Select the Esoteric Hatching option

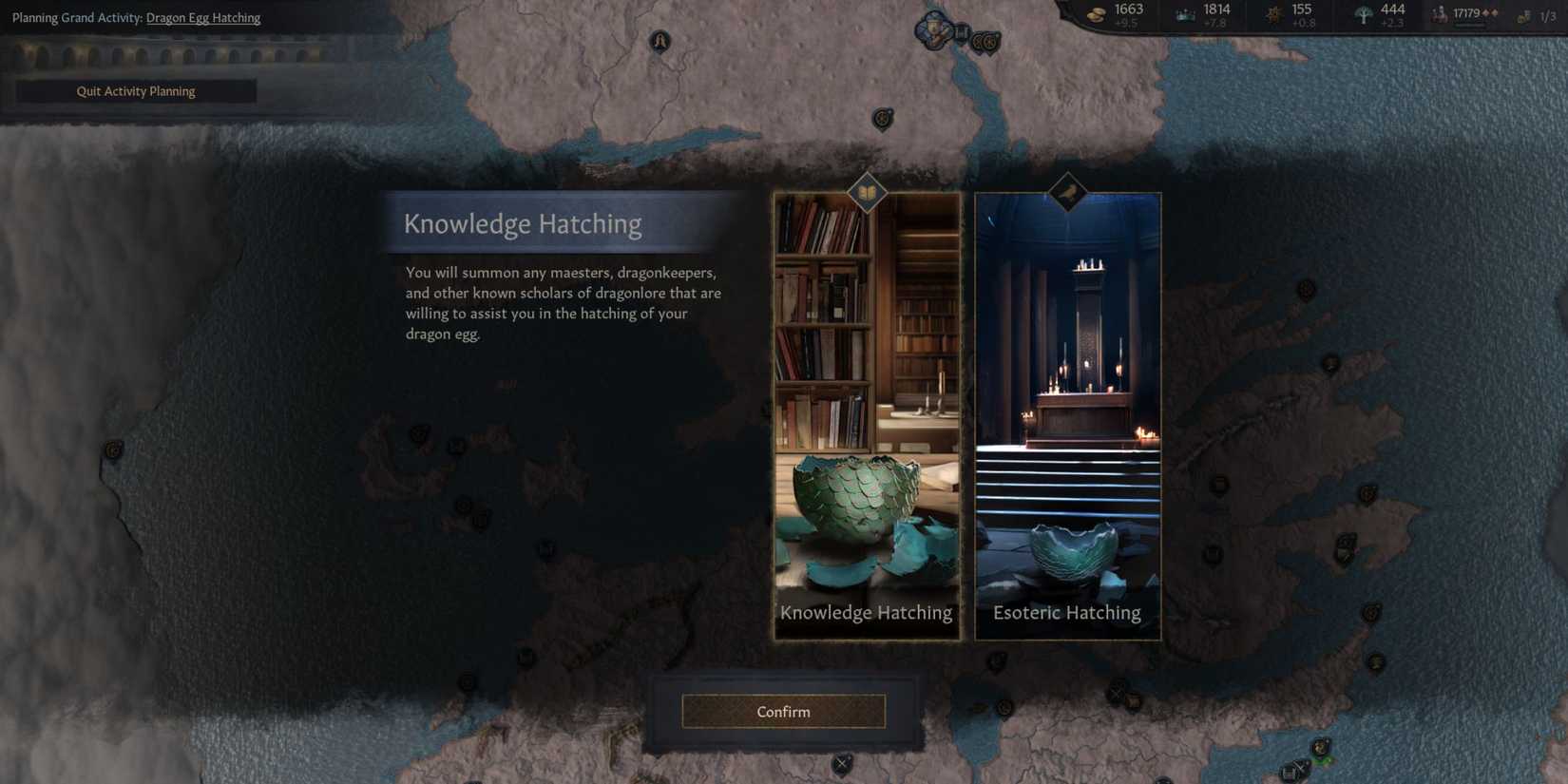pyautogui.click(x=1067, y=612)
